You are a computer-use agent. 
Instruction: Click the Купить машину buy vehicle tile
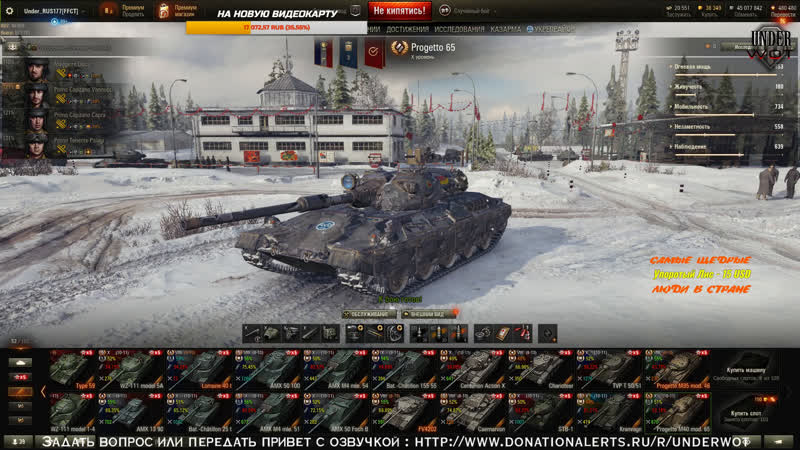[x=752, y=370]
